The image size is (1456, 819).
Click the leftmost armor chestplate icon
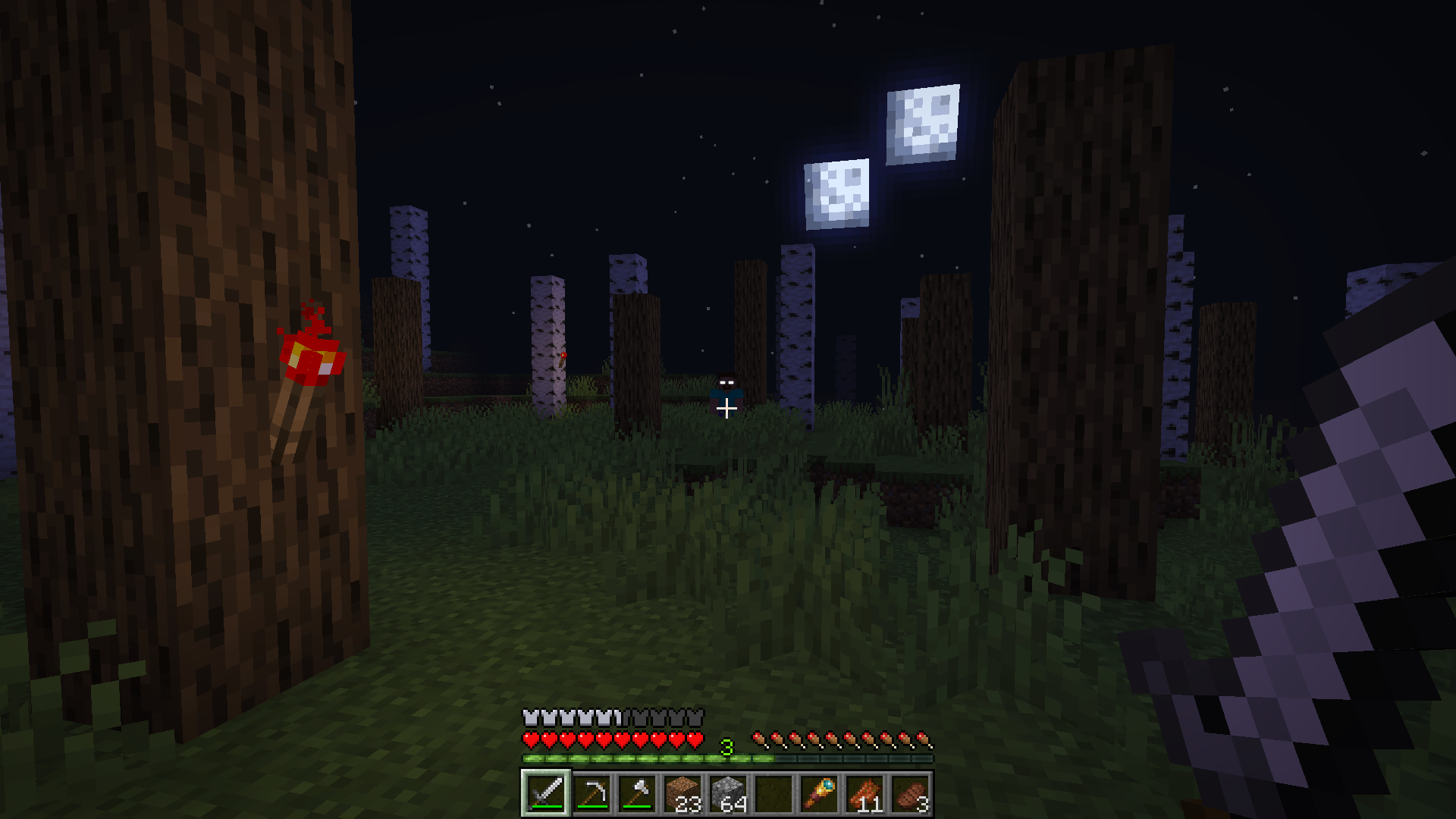point(531,717)
